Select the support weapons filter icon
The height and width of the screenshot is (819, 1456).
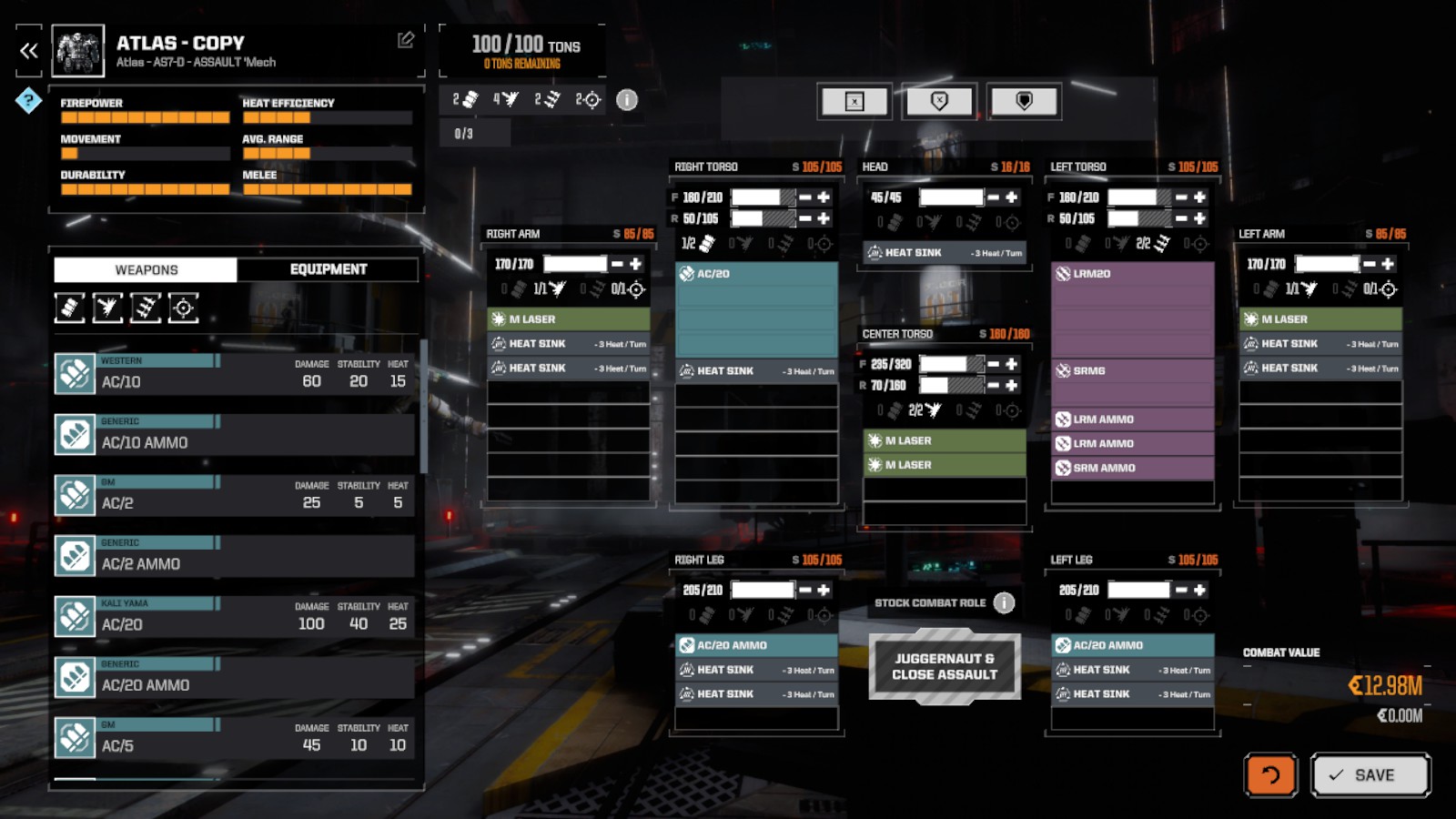[x=185, y=308]
